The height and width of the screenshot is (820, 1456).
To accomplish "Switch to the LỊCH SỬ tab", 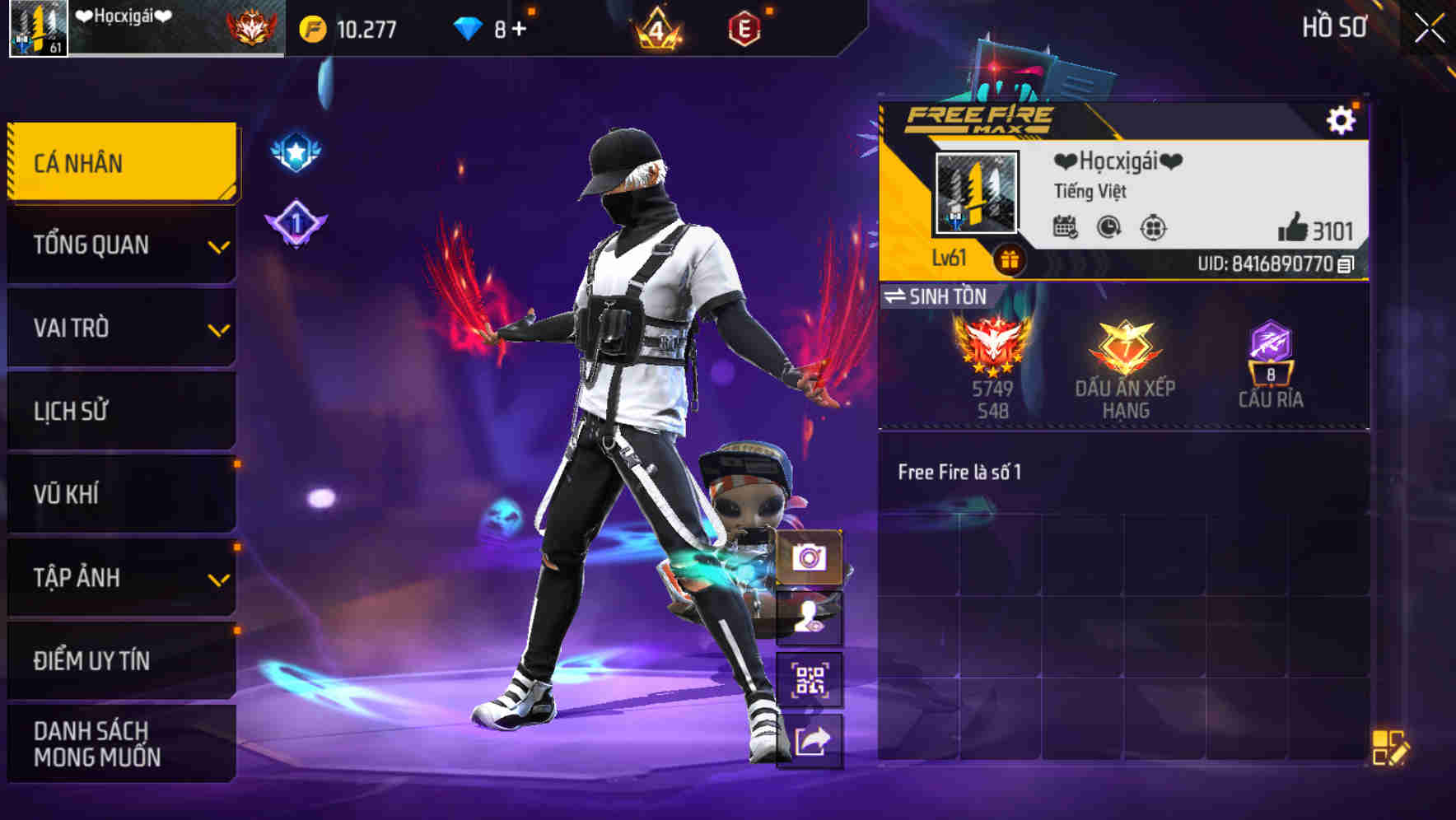I will (x=121, y=411).
